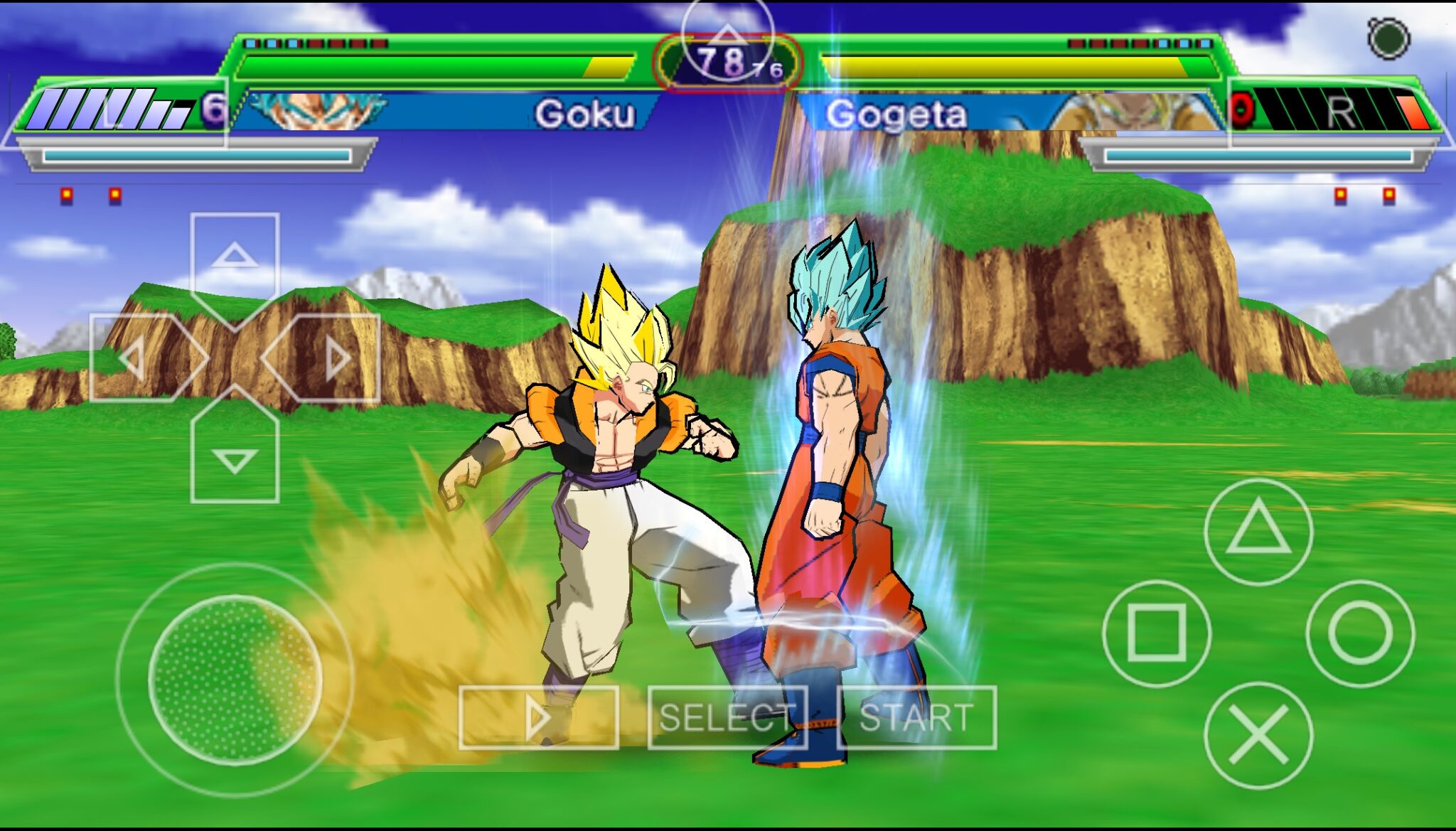This screenshot has height=831, width=1456.
Task: Tap the cross touch button
Action: [x=1258, y=735]
